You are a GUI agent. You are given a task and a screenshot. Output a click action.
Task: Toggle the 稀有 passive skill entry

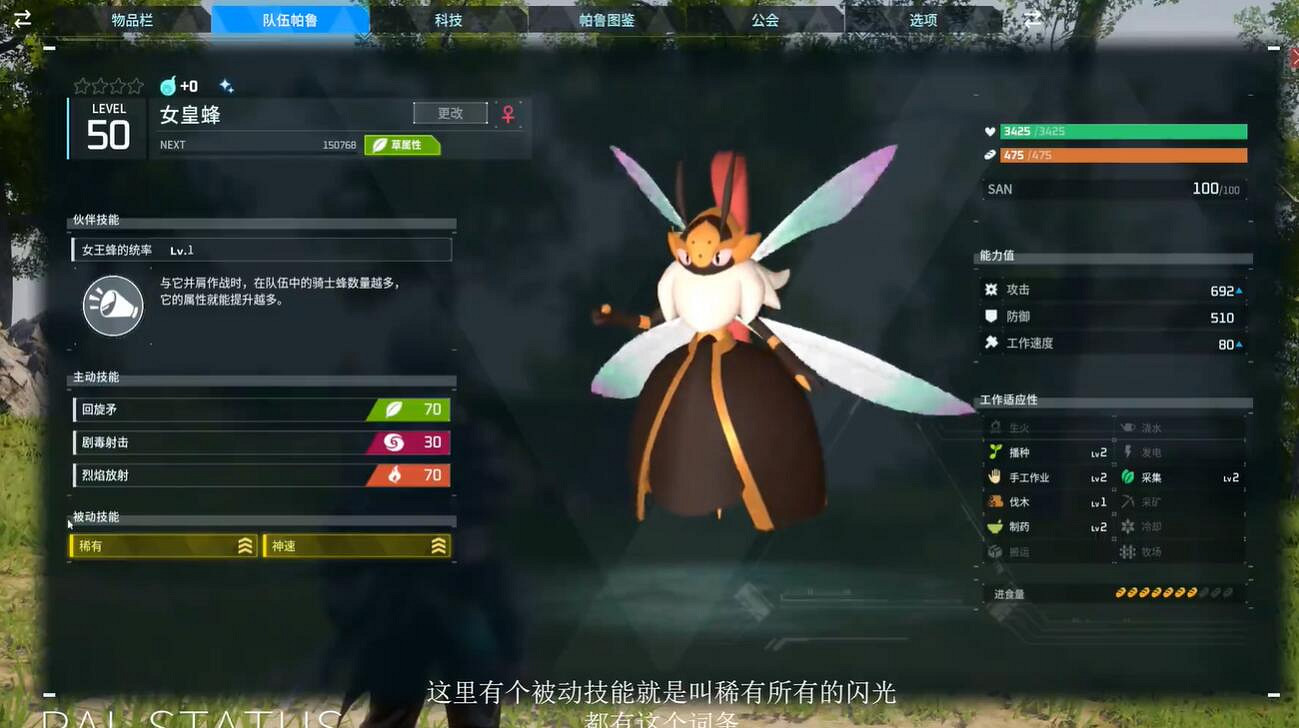click(x=165, y=546)
